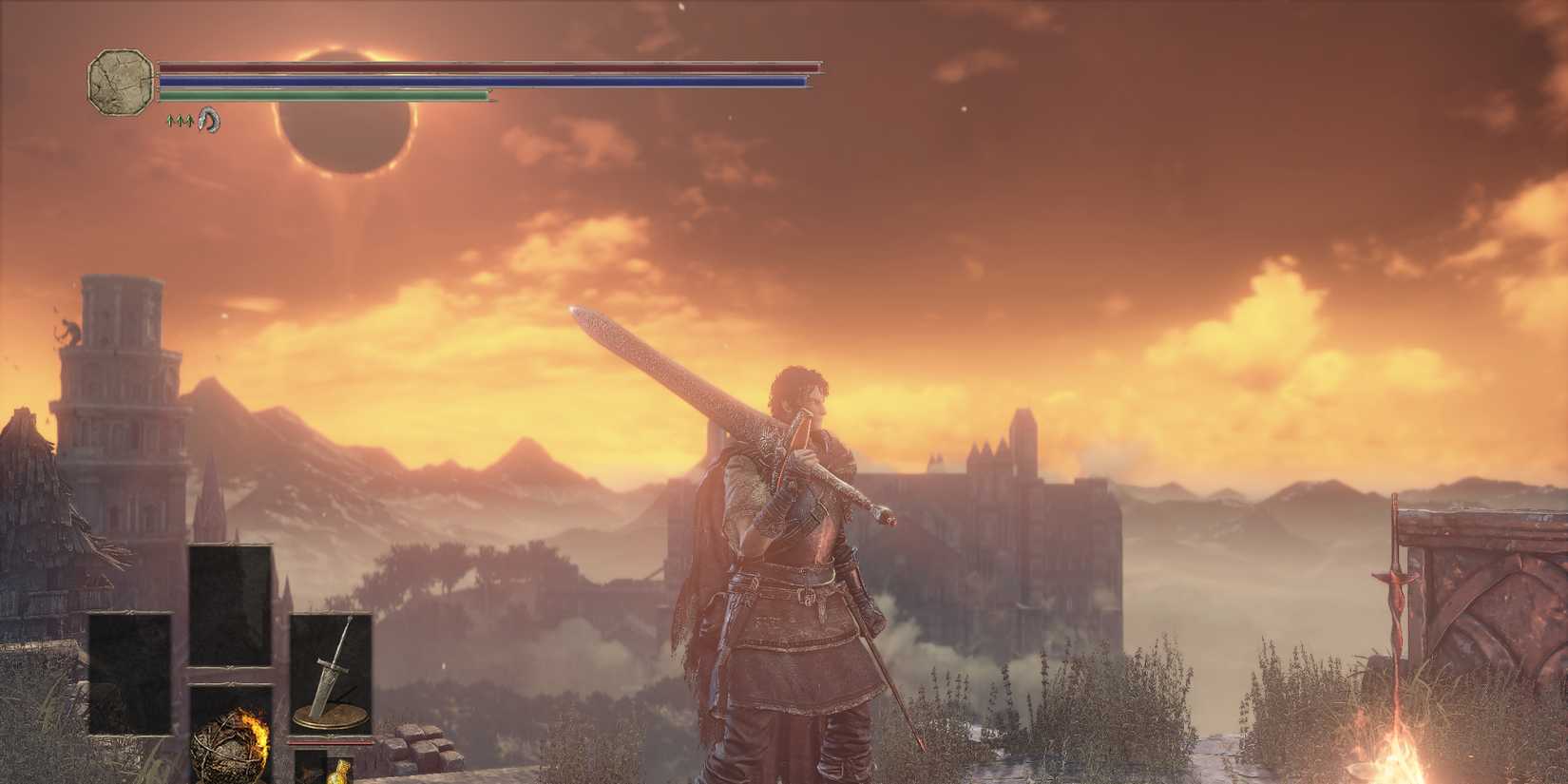Click the green stamina bar
The height and width of the screenshot is (784, 1568).
click(323, 96)
